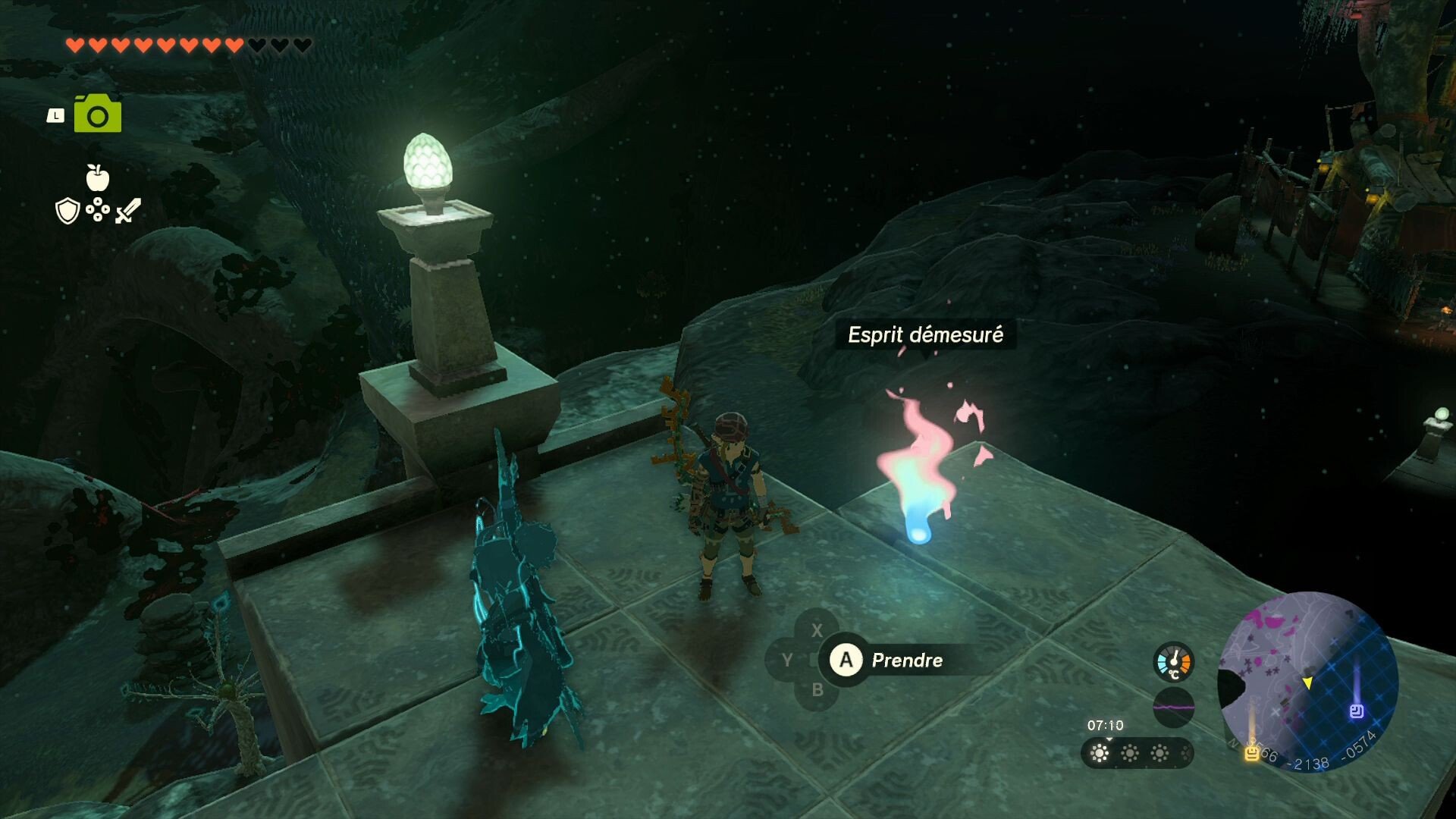Expand the weather forecast timeline arrow

coord(1108,740)
